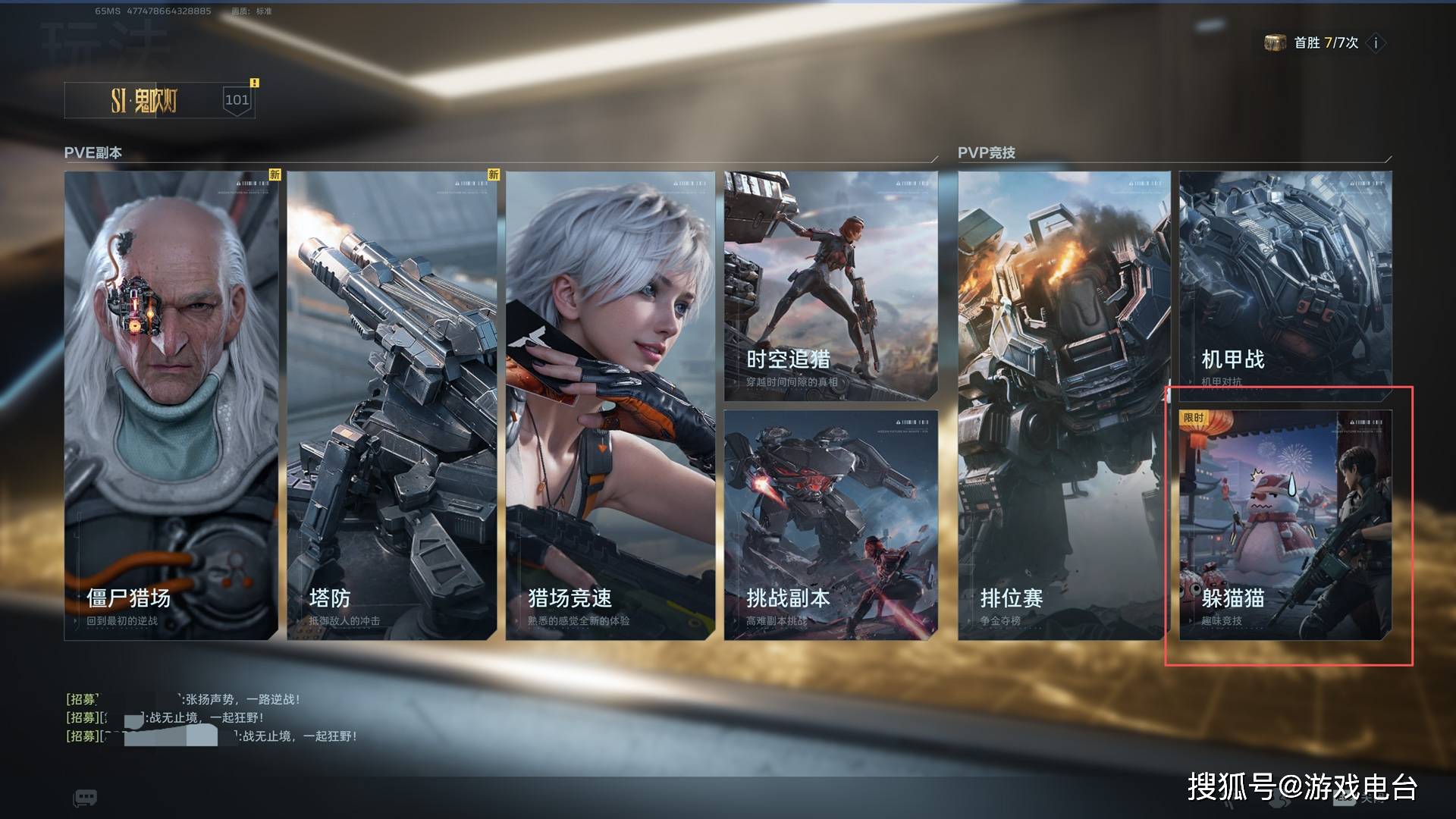
Task: Open the limited-time 躲猫猫 hide and seek mode
Action: (x=1285, y=525)
